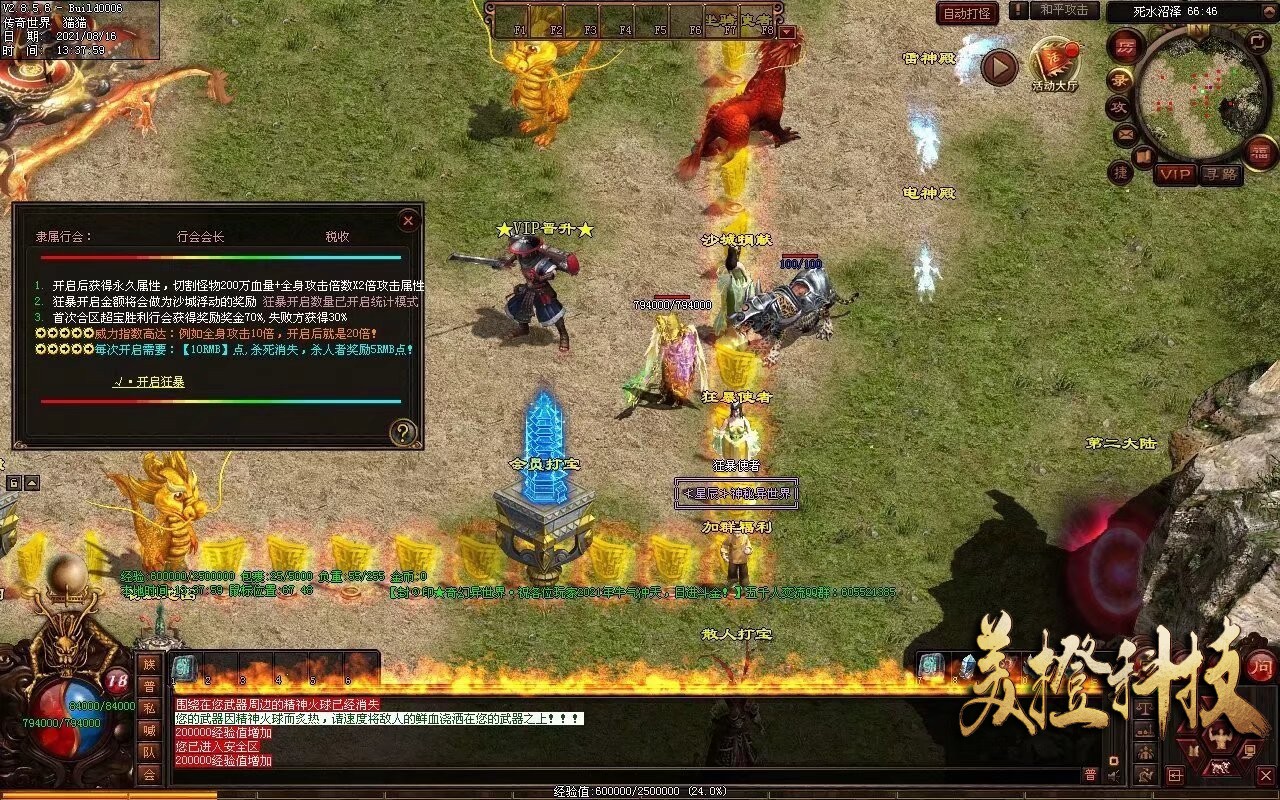The height and width of the screenshot is (800, 1280).
Task: Select the first skill slot in the skill bar
Action: point(184,667)
